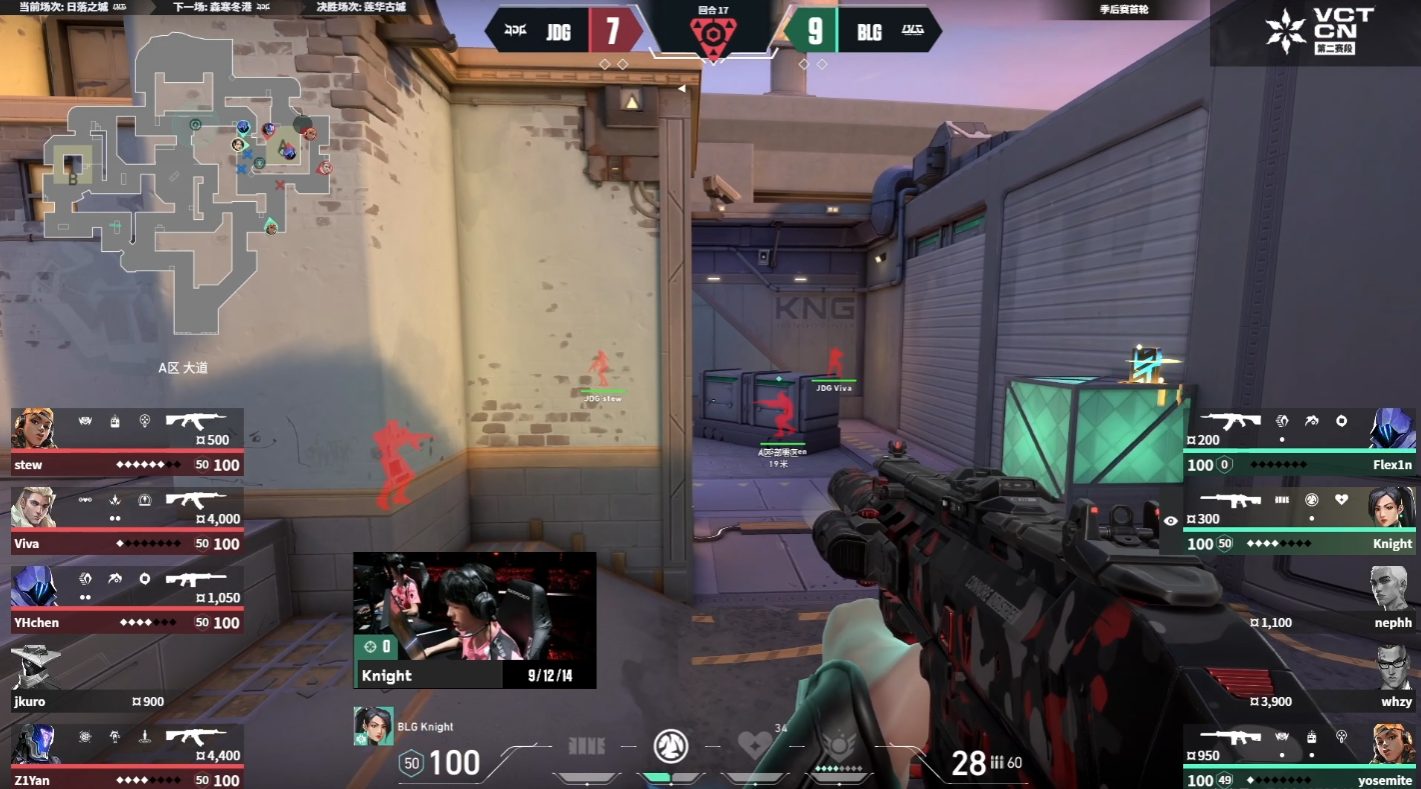Select yosemite's player row

[x=1300, y=757]
